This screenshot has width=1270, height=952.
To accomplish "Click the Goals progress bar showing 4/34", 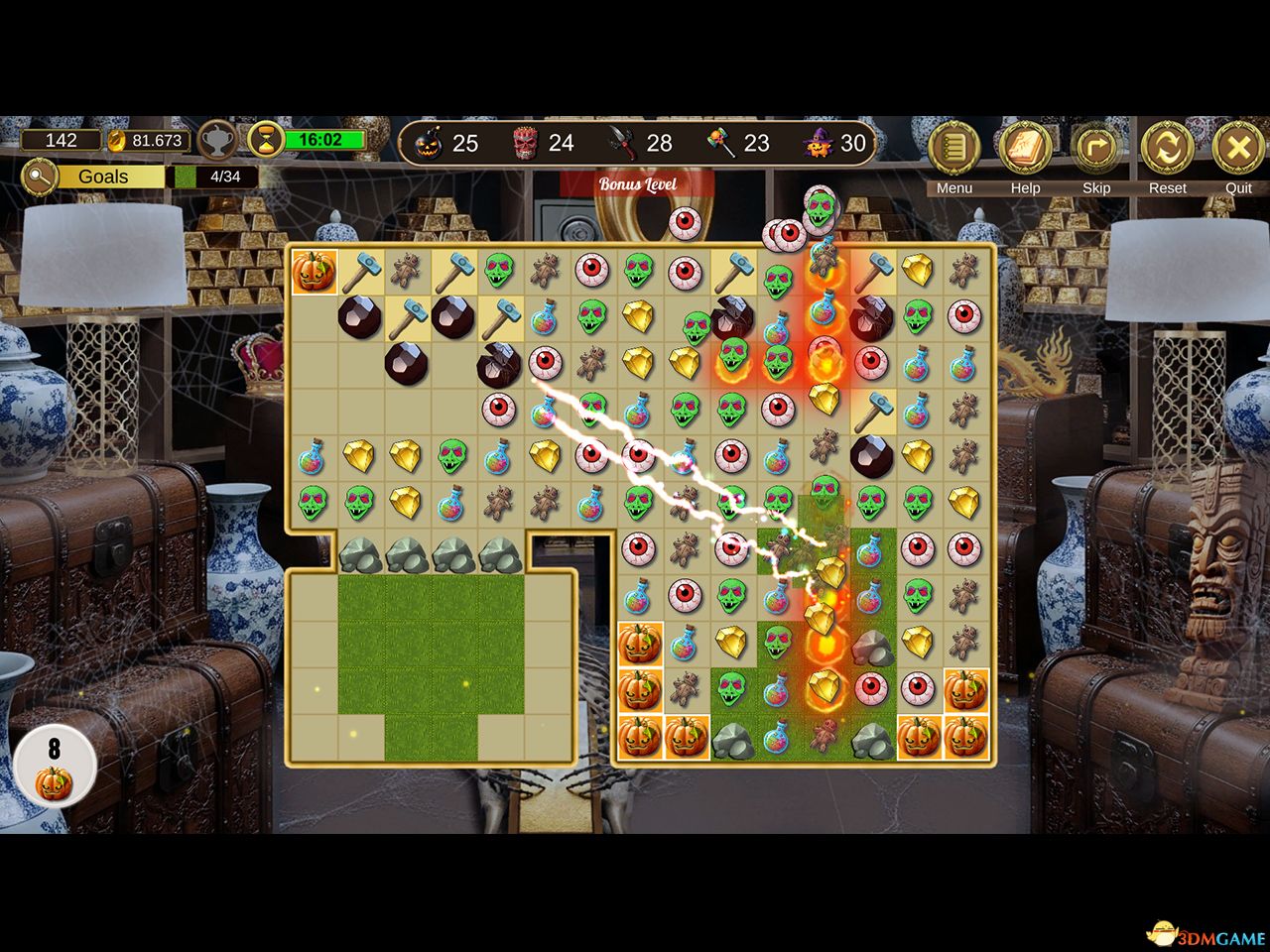I will point(210,176).
